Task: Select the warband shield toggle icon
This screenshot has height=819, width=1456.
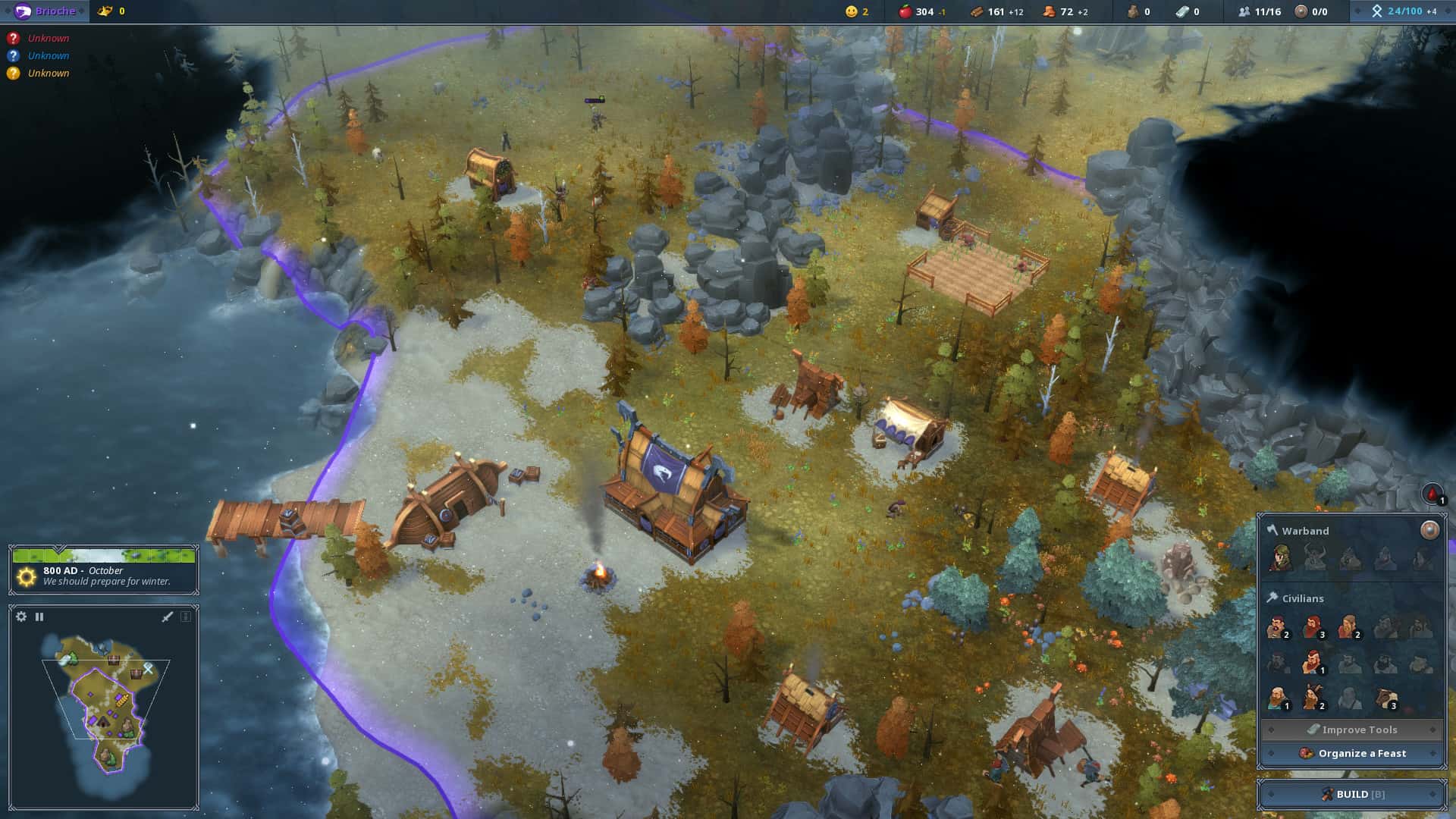Action: coord(1430,530)
